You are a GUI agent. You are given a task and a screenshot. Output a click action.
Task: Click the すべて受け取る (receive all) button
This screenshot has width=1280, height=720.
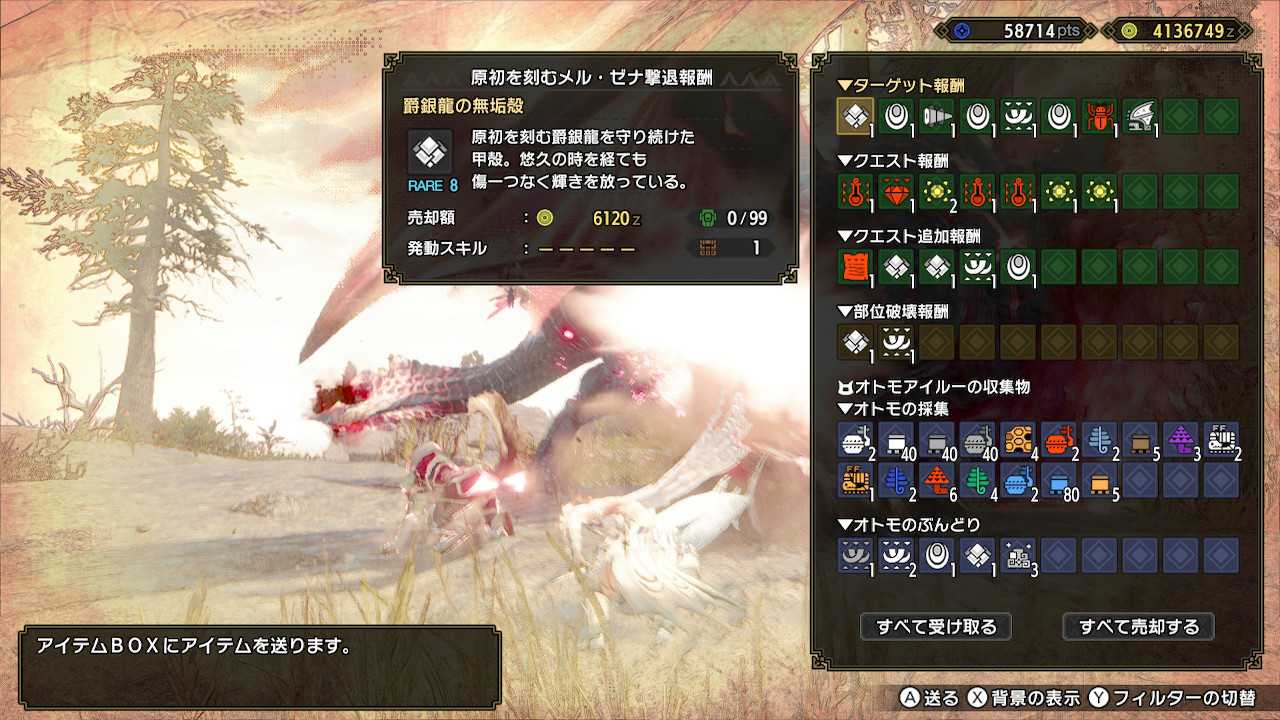(x=936, y=627)
